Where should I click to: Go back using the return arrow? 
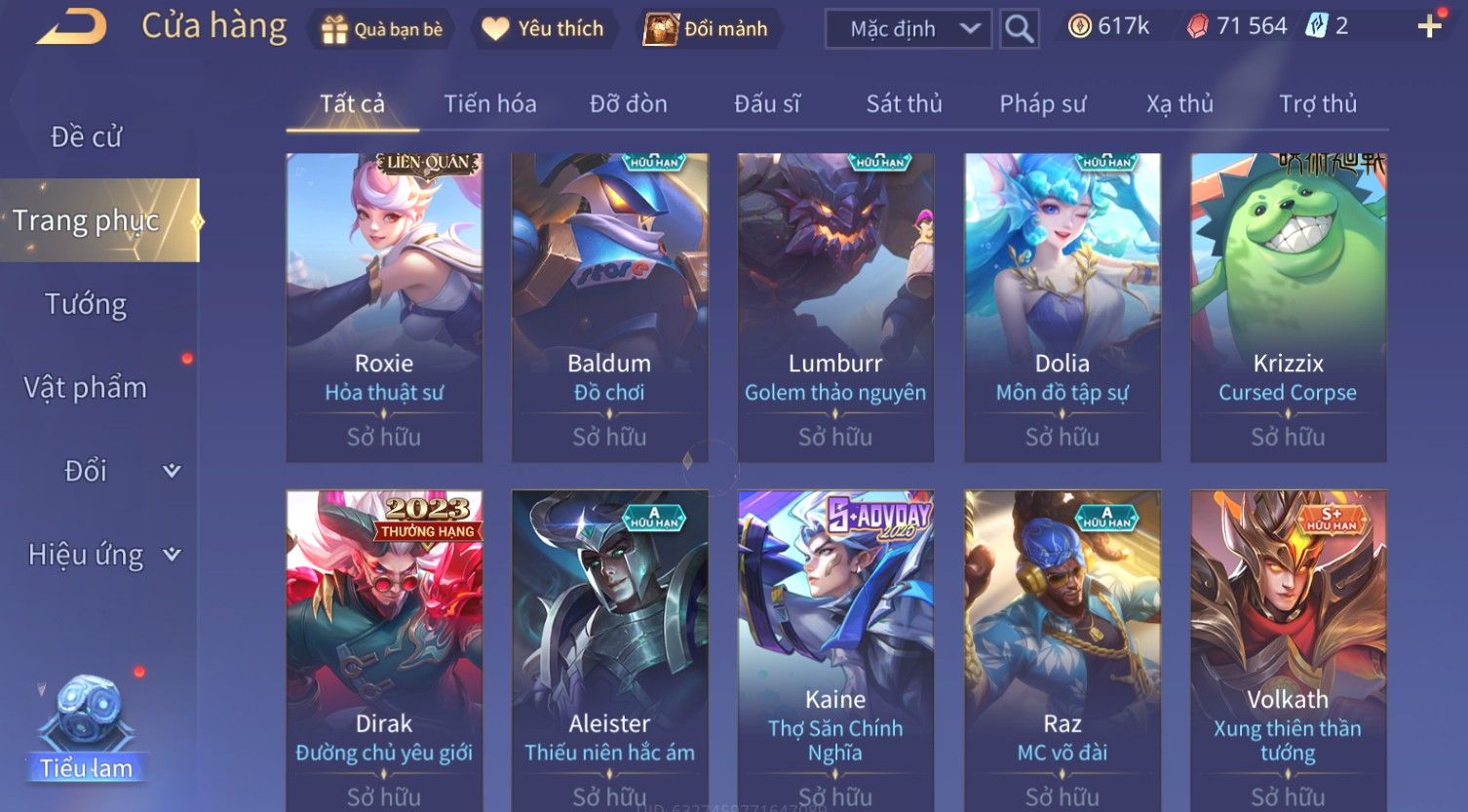72,27
